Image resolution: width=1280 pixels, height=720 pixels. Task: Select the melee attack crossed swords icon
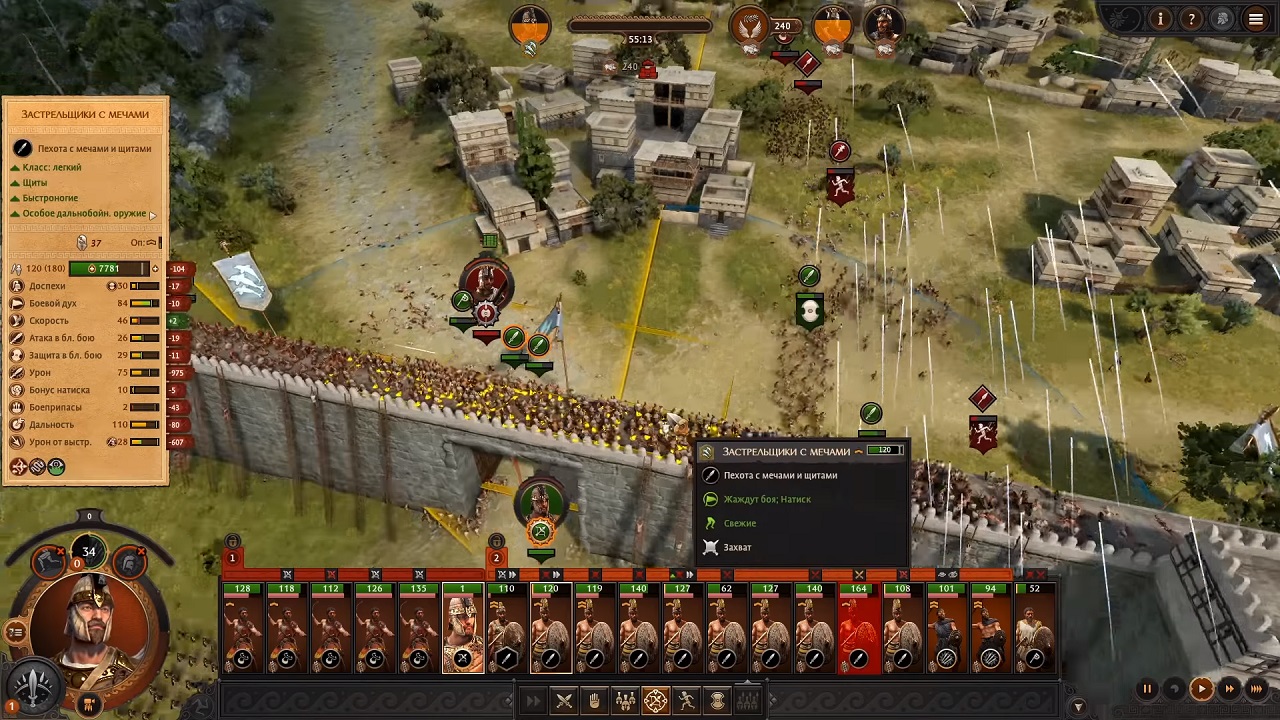(564, 700)
